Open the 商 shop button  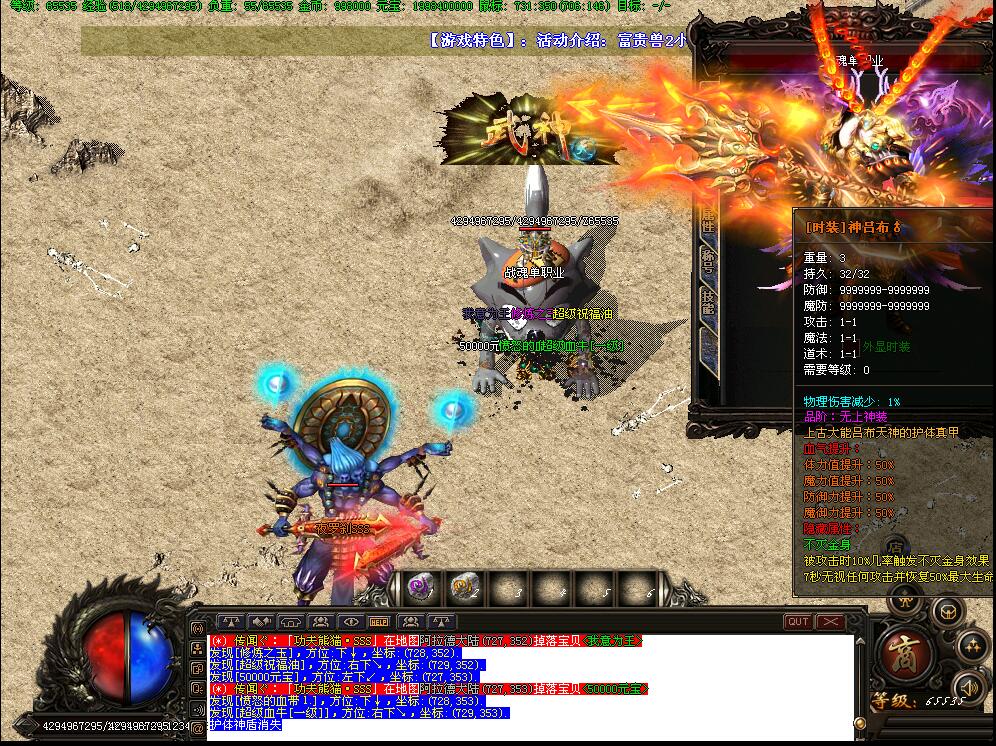907,651
